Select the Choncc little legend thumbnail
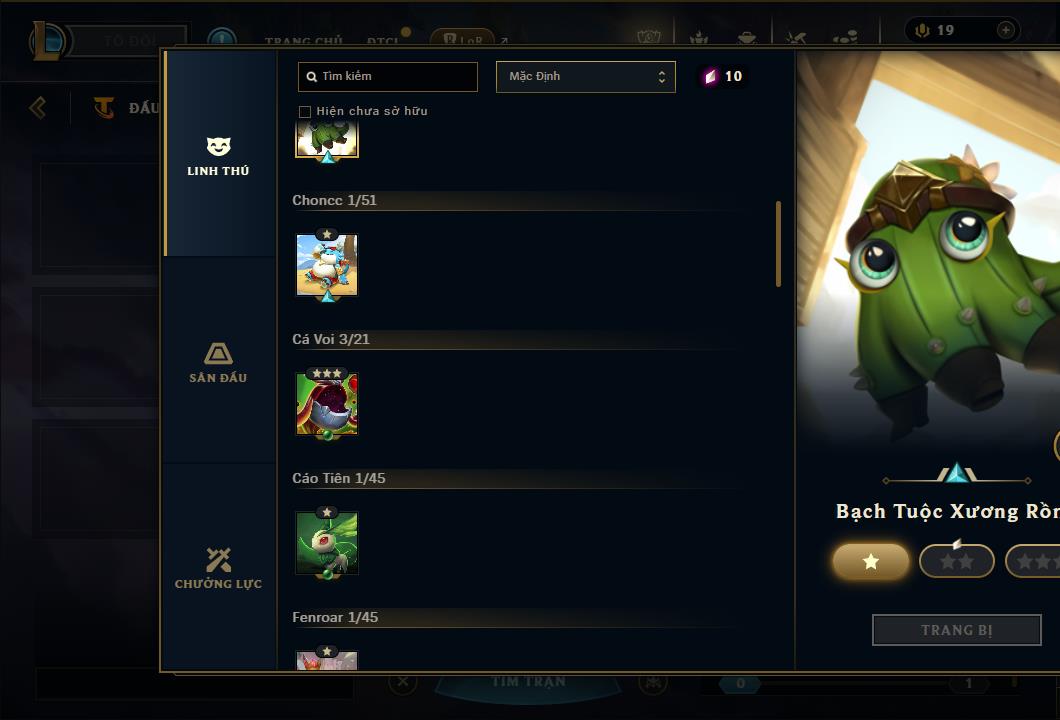This screenshot has width=1060, height=720. click(x=327, y=266)
